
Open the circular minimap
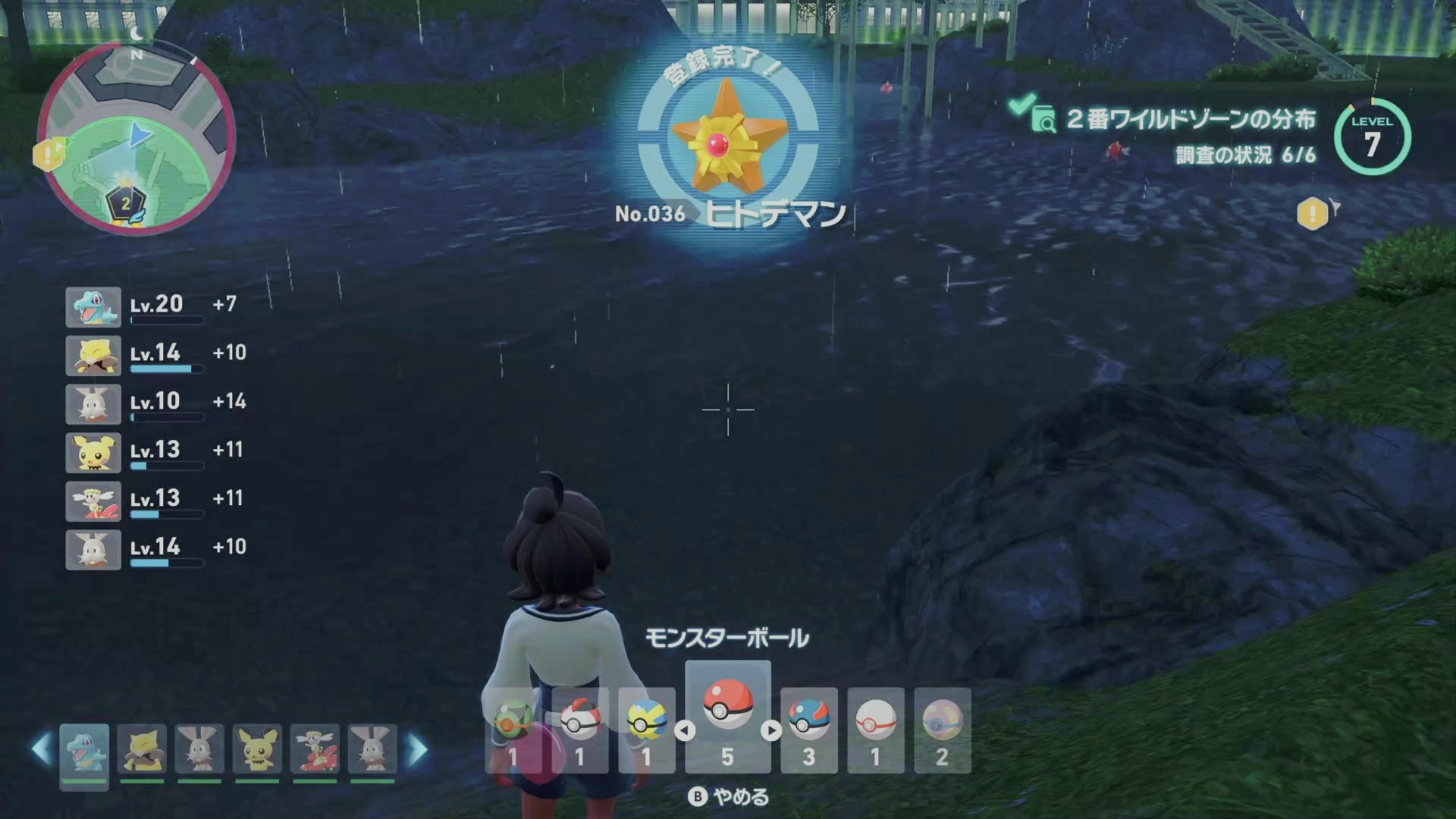[x=136, y=137]
